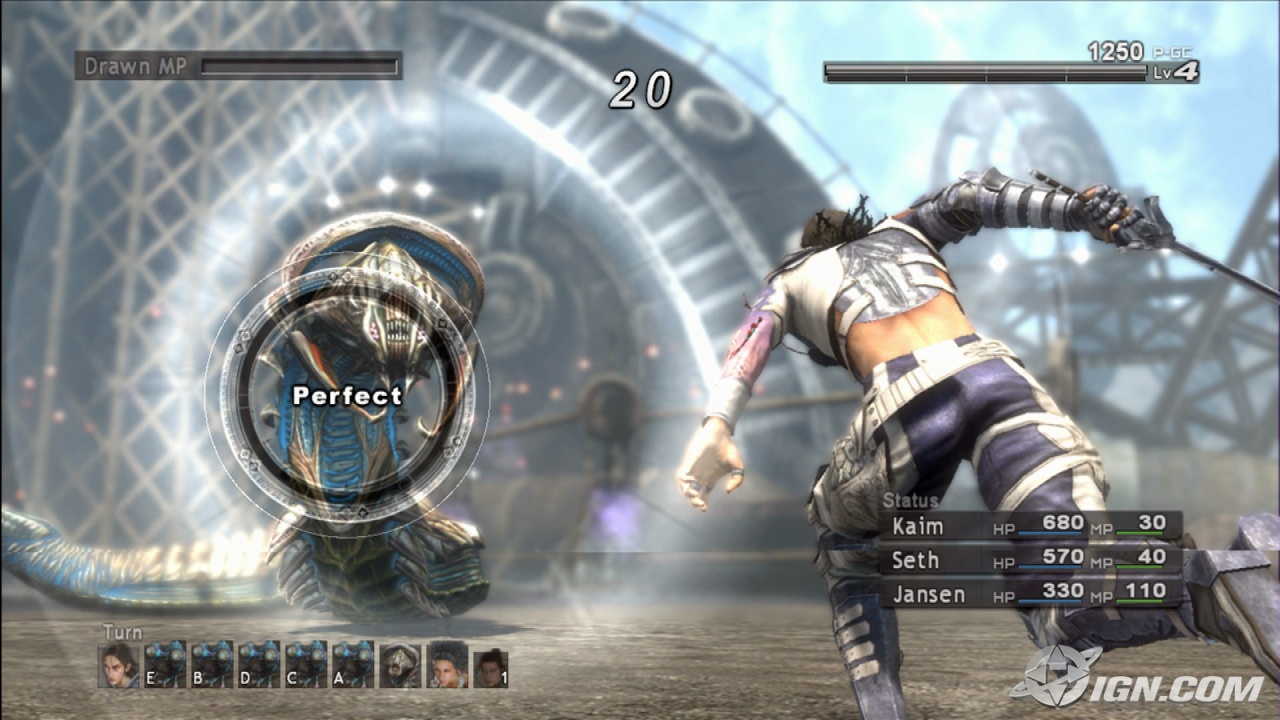Screen dimensions: 1280x720
Task: Click the Status label above the party list
Action: tap(911, 500)
